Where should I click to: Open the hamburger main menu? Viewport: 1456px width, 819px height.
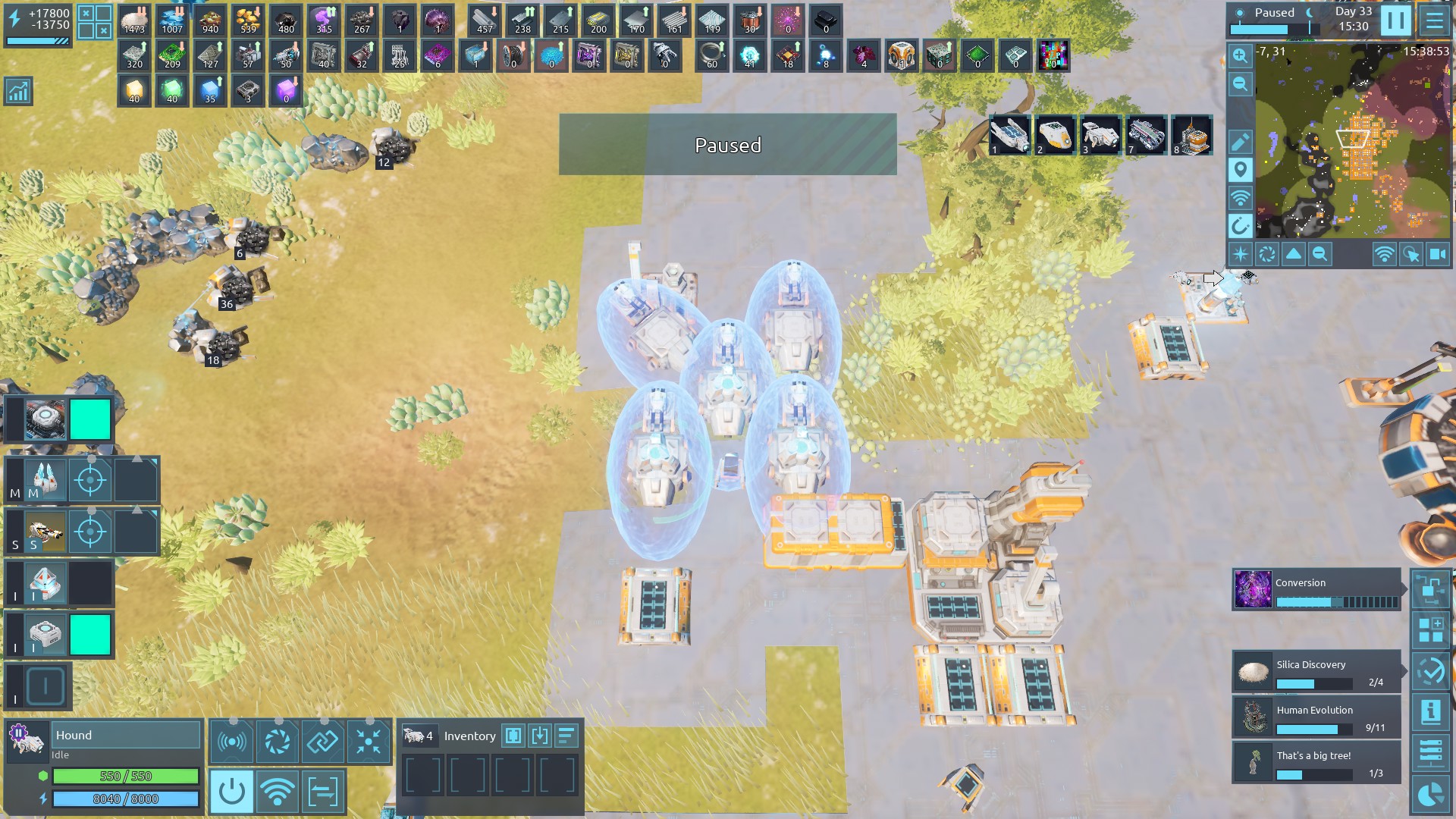(1434, 20)
